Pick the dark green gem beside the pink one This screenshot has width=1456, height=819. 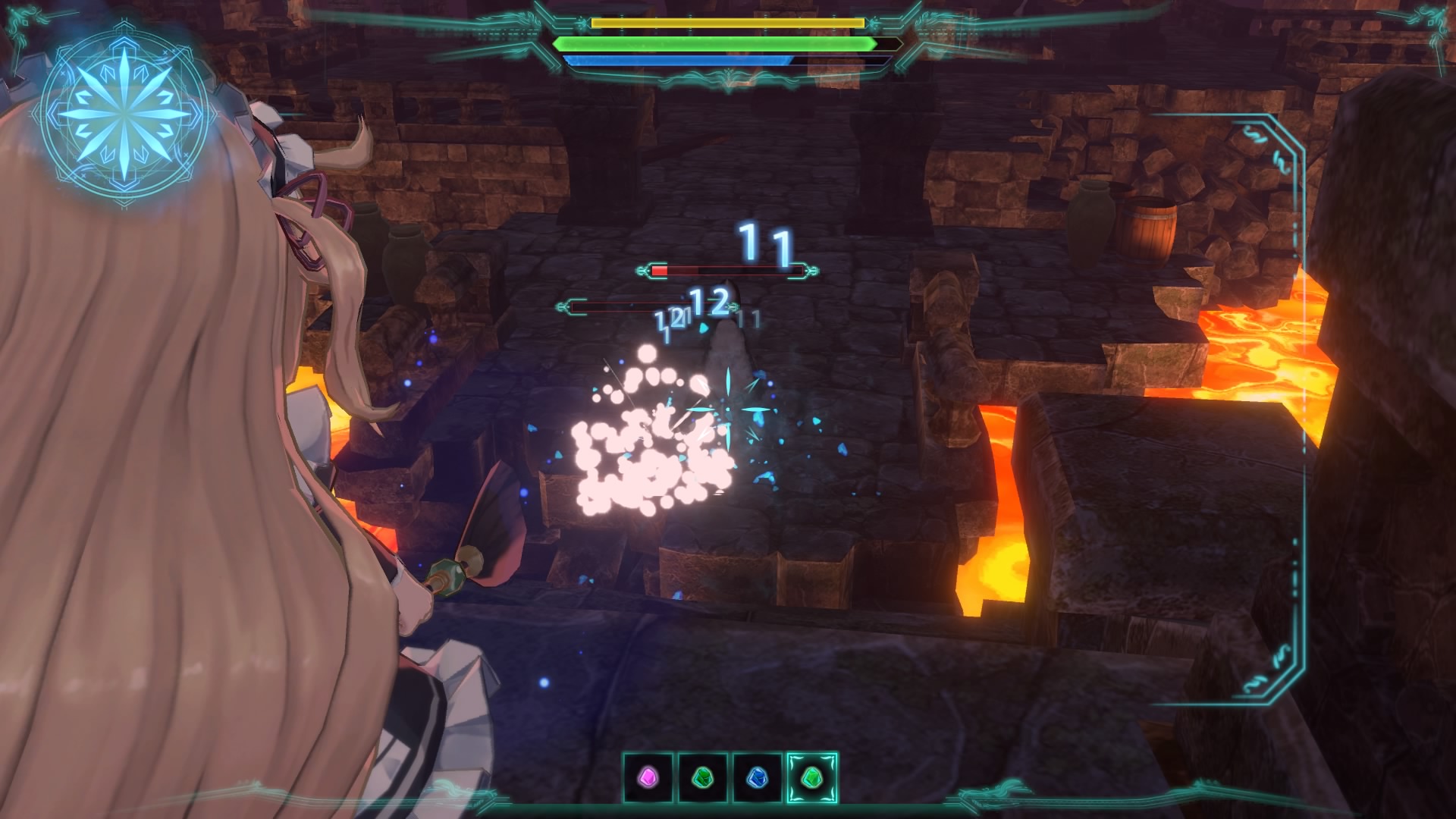pos(703,778)
